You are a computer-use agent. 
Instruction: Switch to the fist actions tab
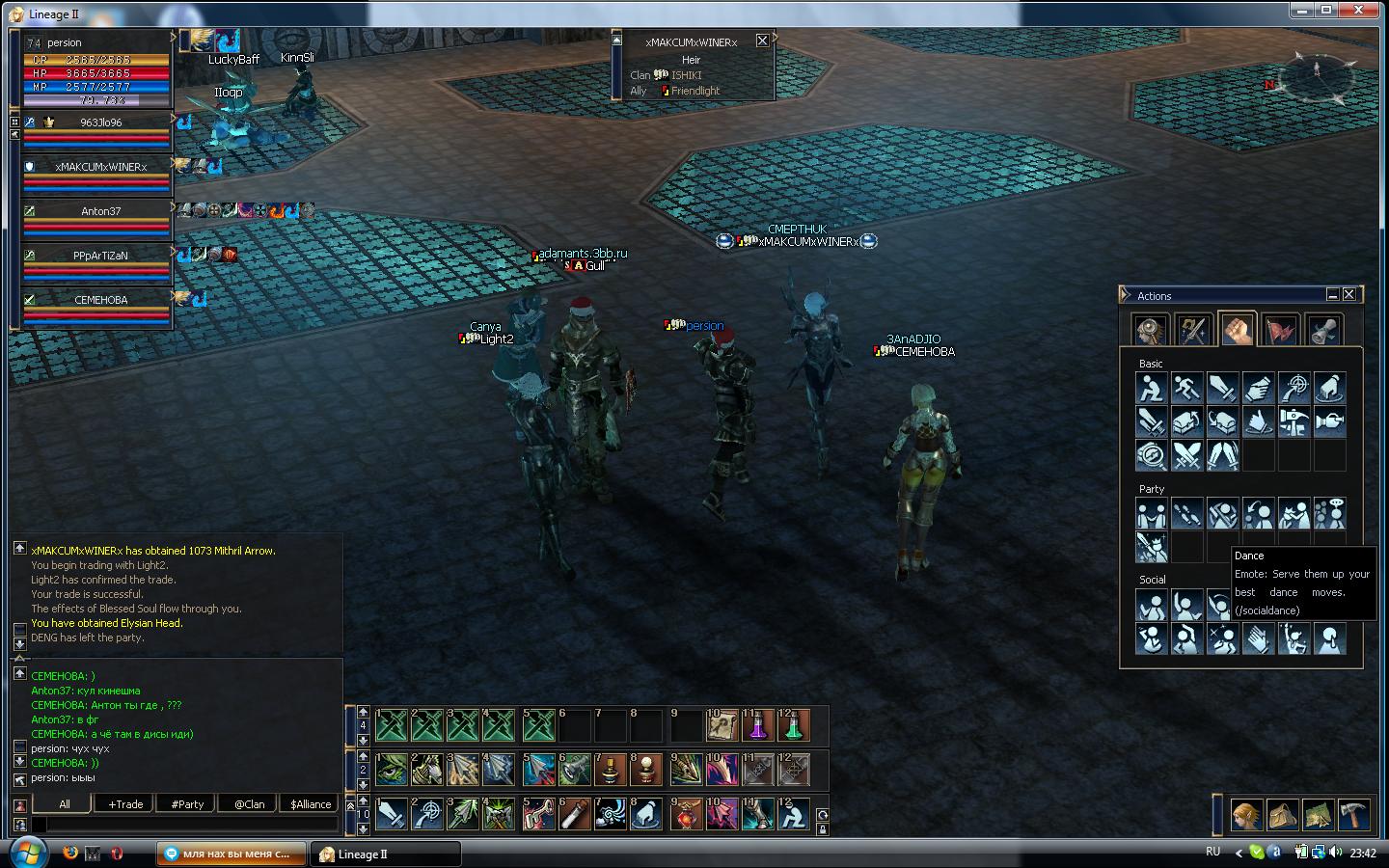point(1237,330)
